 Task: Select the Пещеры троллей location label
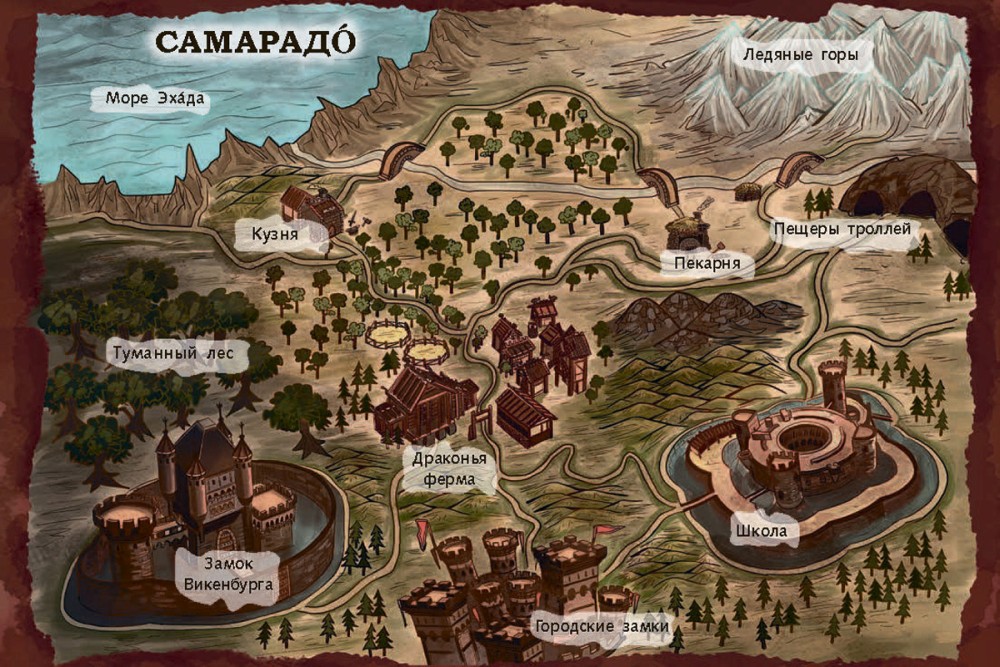843,229
